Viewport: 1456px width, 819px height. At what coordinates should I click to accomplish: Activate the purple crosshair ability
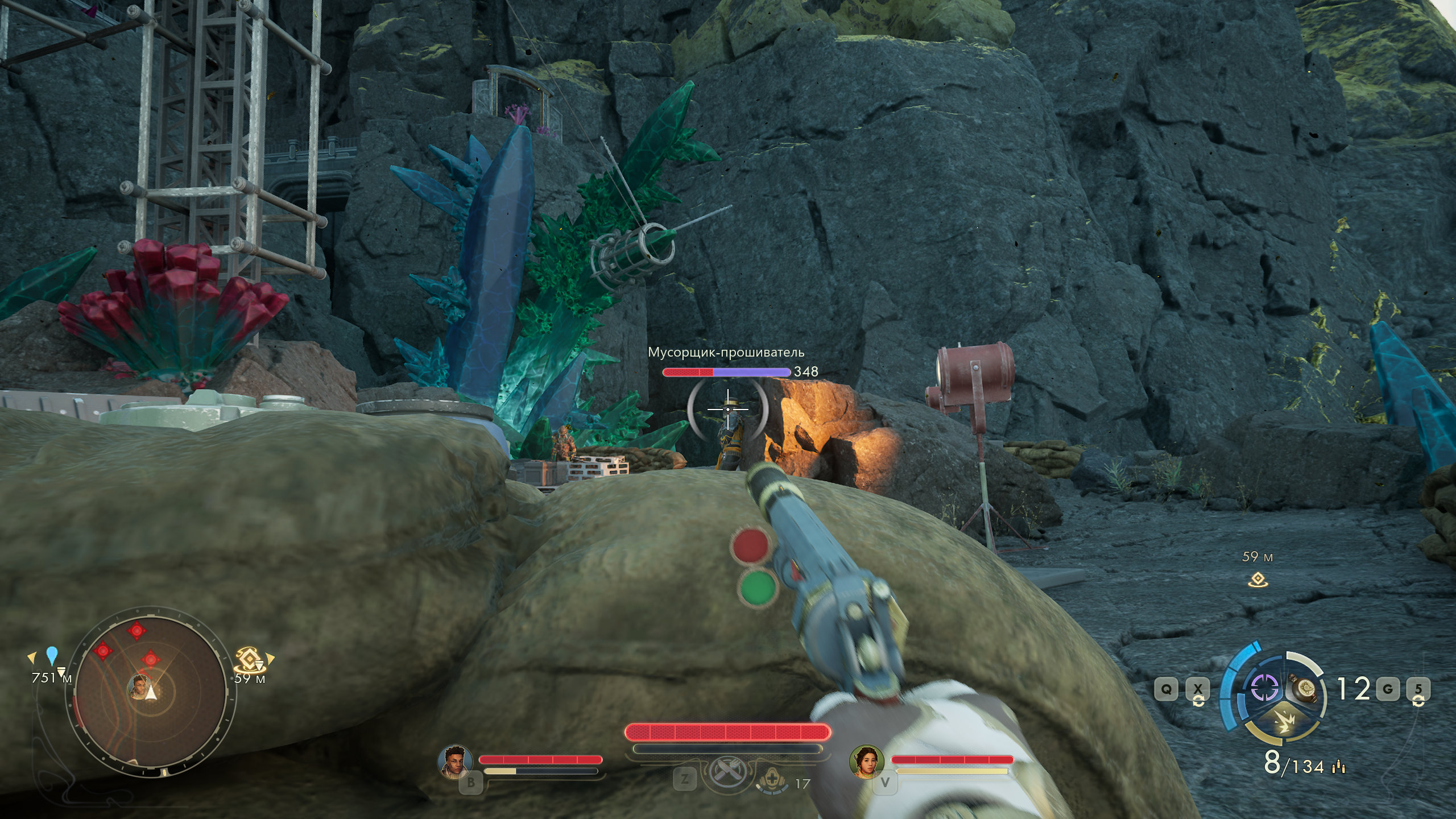[x=1264, y=688]
